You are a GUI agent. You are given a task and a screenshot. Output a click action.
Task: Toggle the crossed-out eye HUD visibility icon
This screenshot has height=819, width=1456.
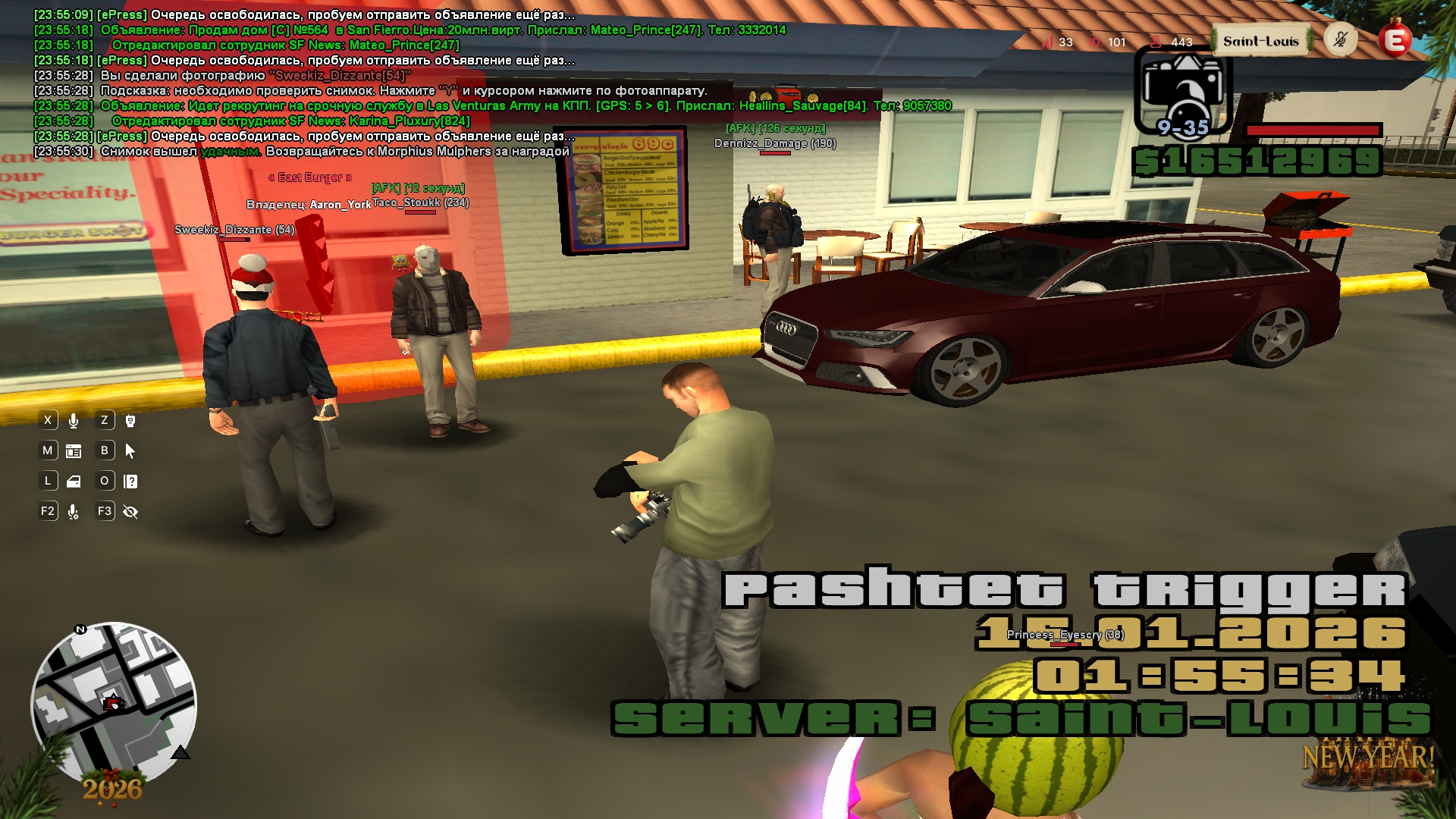(130, 512)
